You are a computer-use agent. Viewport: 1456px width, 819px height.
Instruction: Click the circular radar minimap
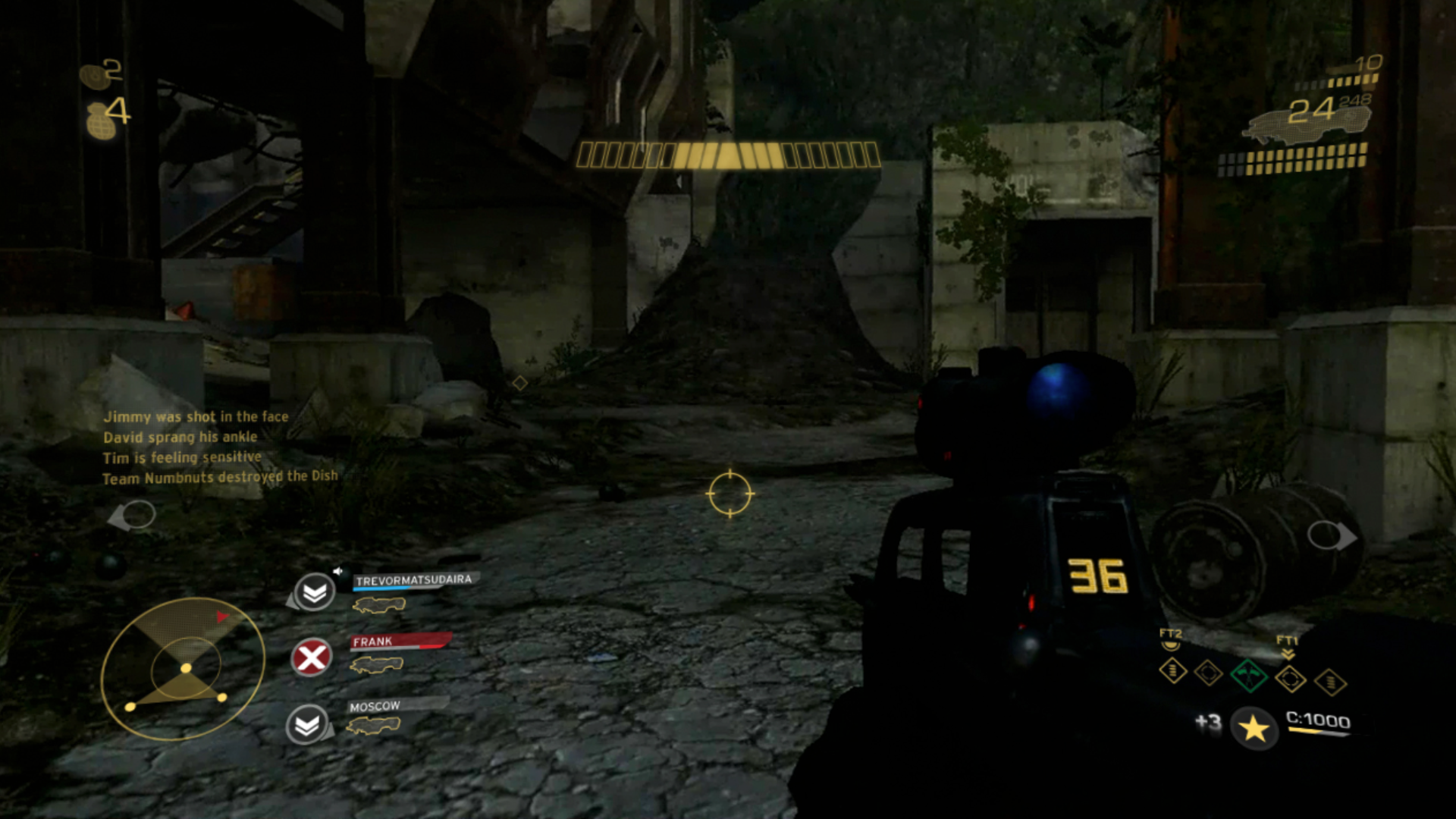[183, 669]
